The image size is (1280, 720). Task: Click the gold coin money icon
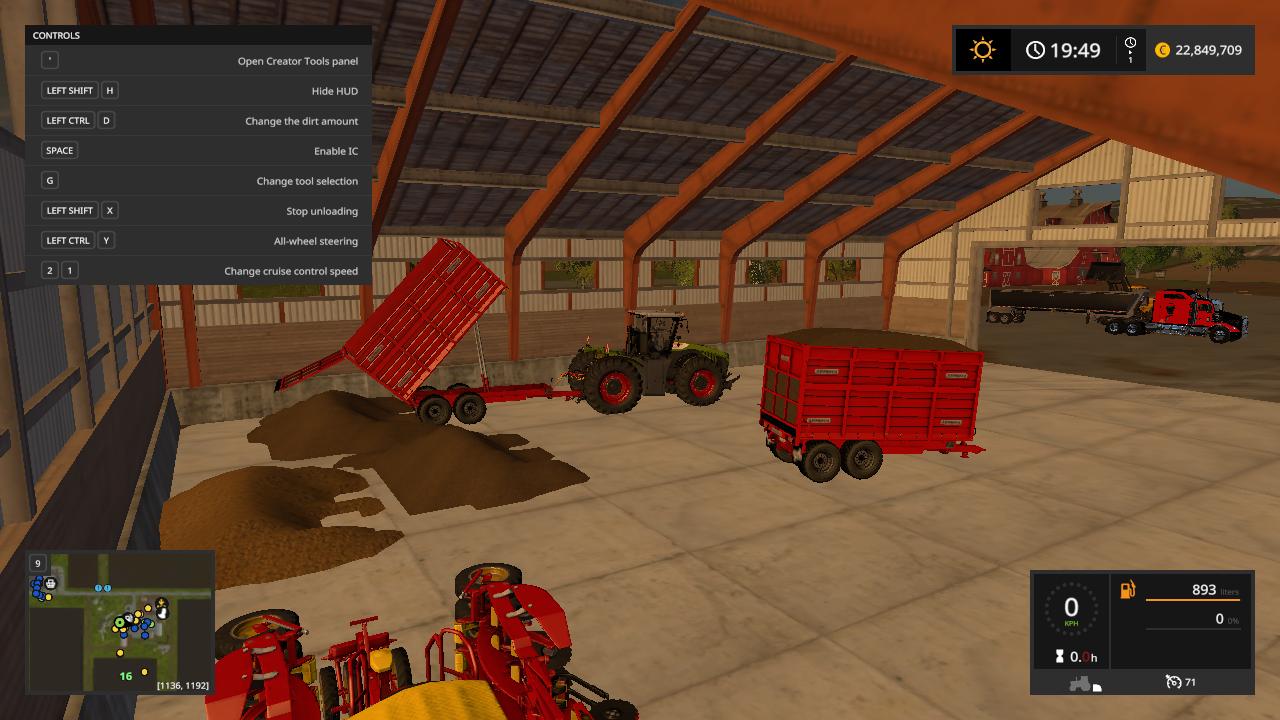(x=1164, y=49)
